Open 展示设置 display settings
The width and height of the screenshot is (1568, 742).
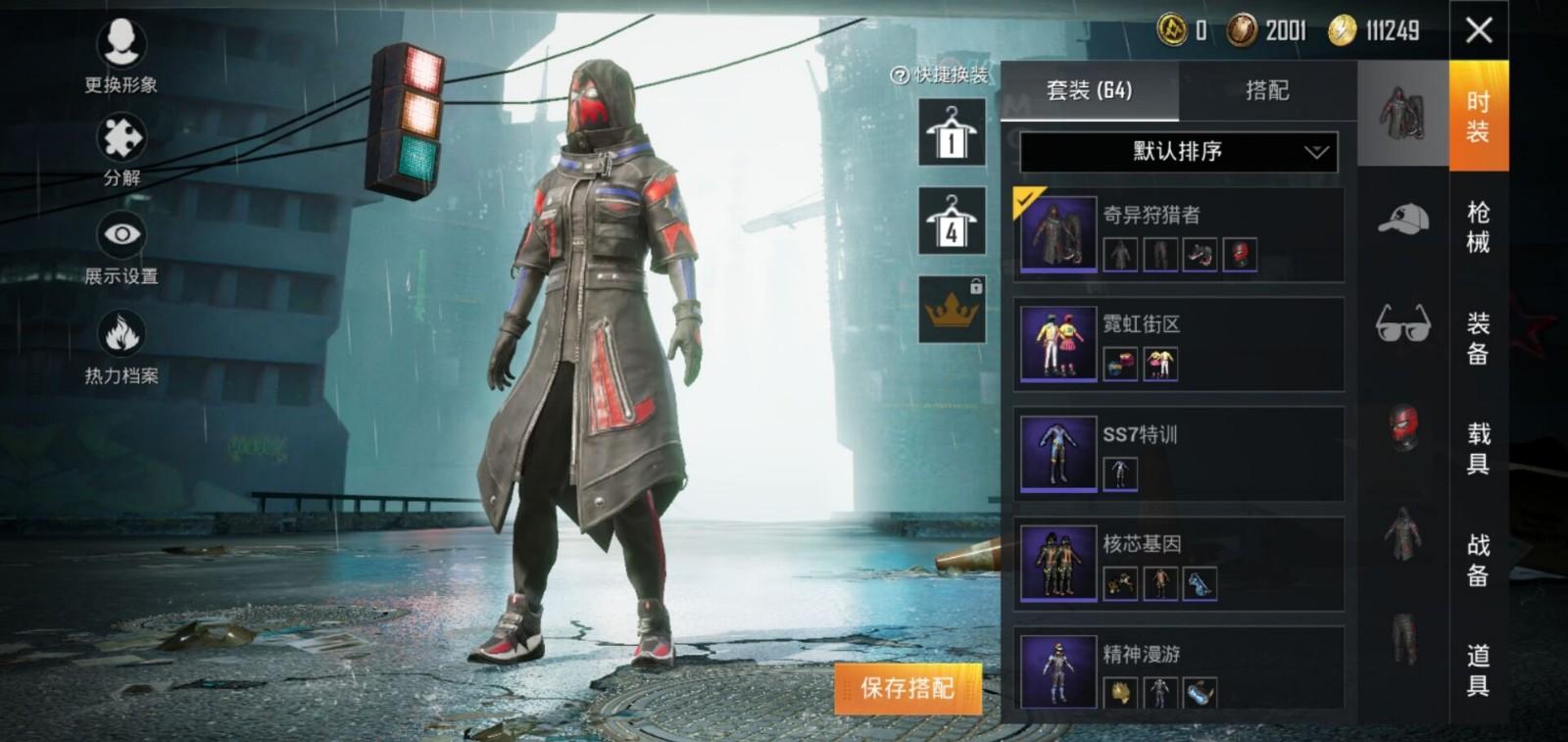click(x=122, y=246)
